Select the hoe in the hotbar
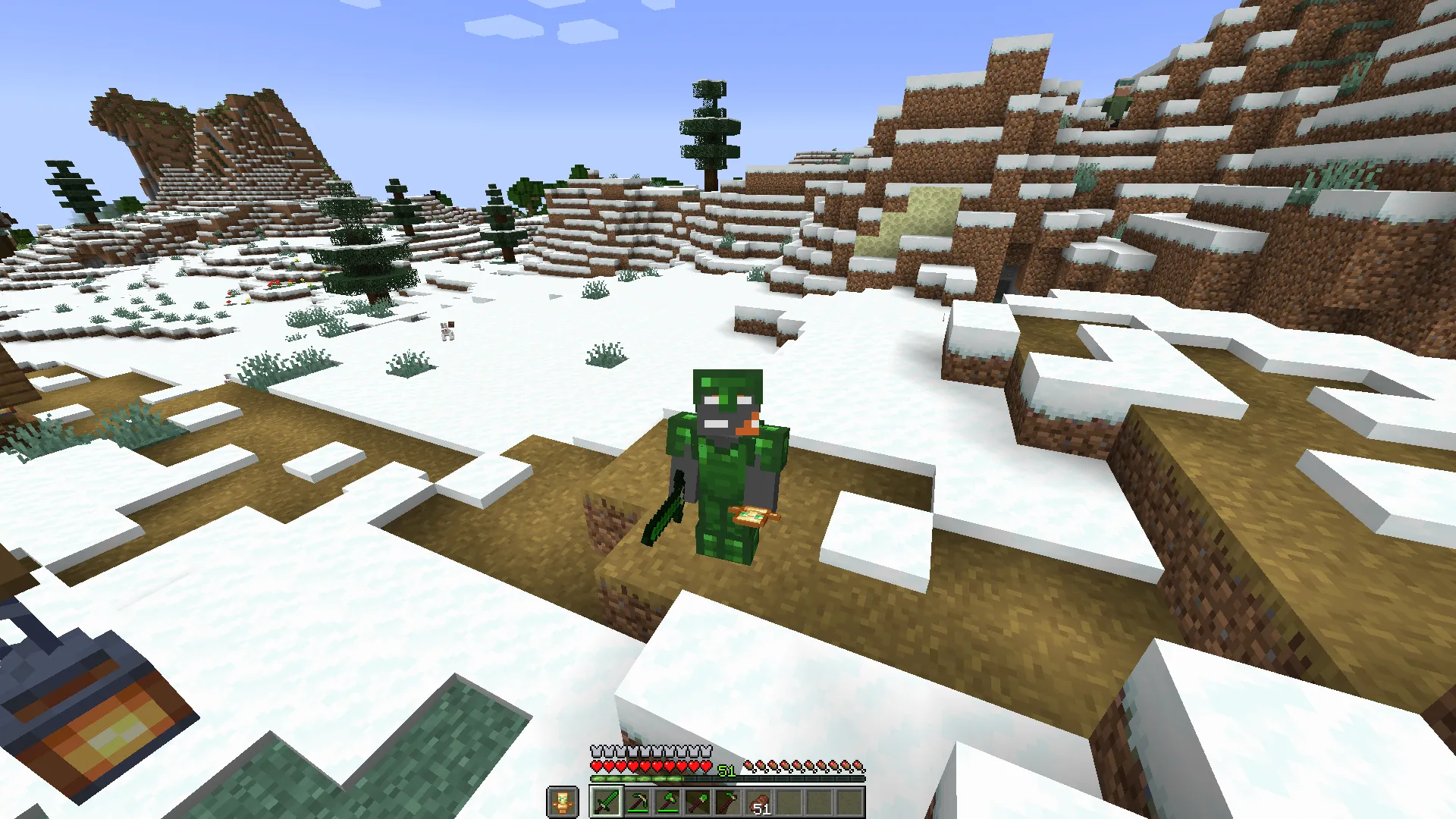 click(730, 802)
